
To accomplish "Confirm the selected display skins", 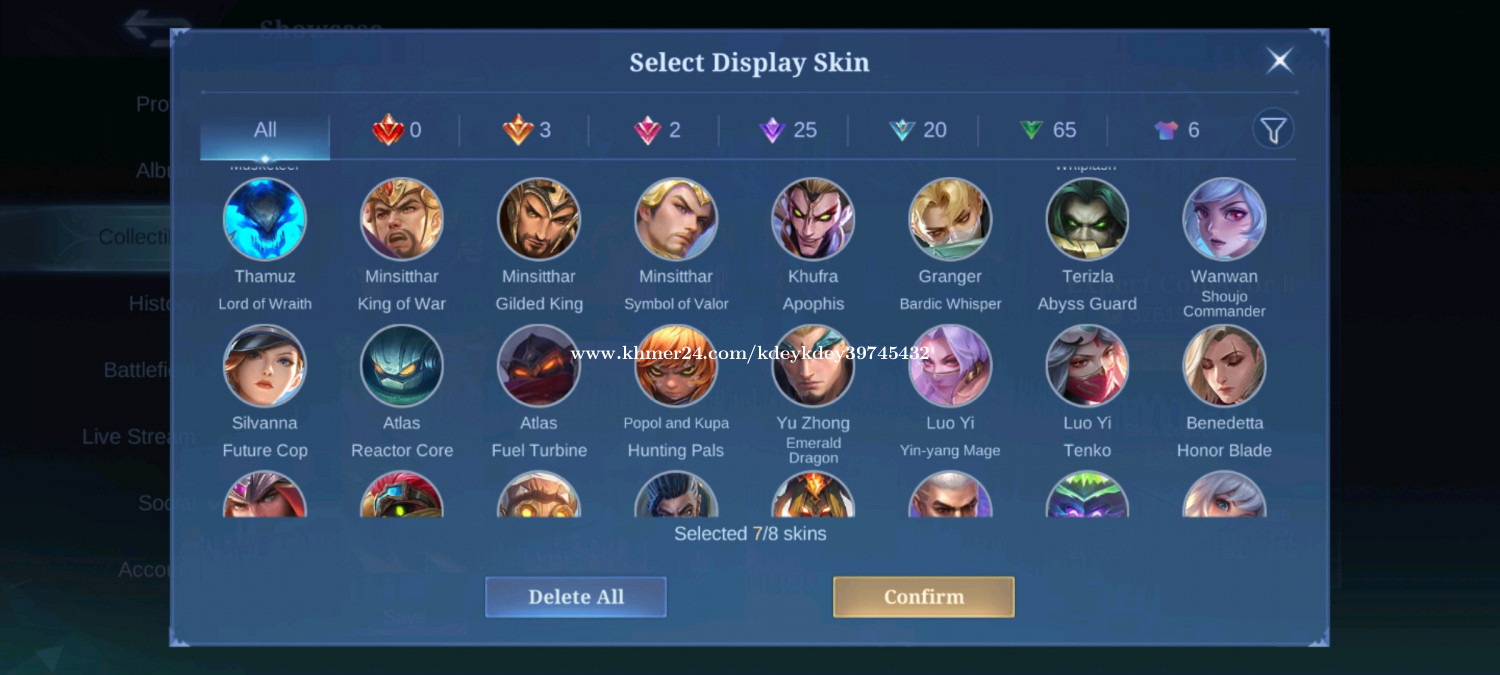I will point(923,597).
